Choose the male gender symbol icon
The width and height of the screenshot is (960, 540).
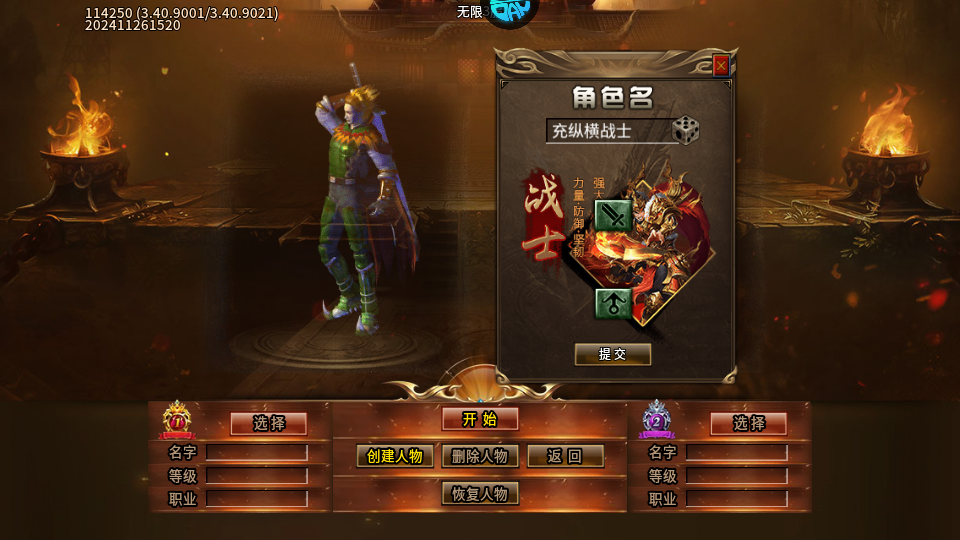612,303
